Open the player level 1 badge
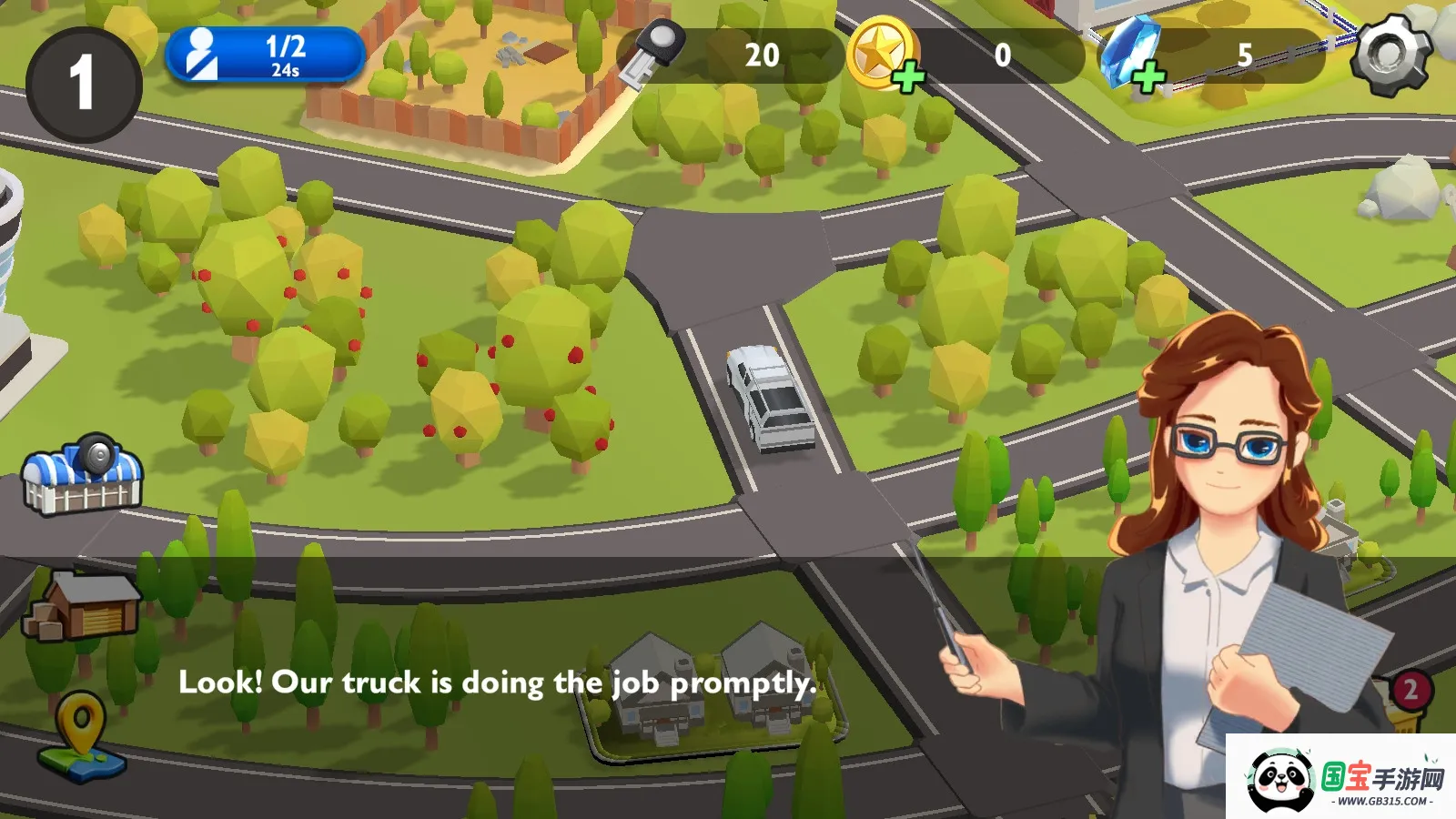Viewport: 1456px width, 819px height. click(x=83, y=83)
